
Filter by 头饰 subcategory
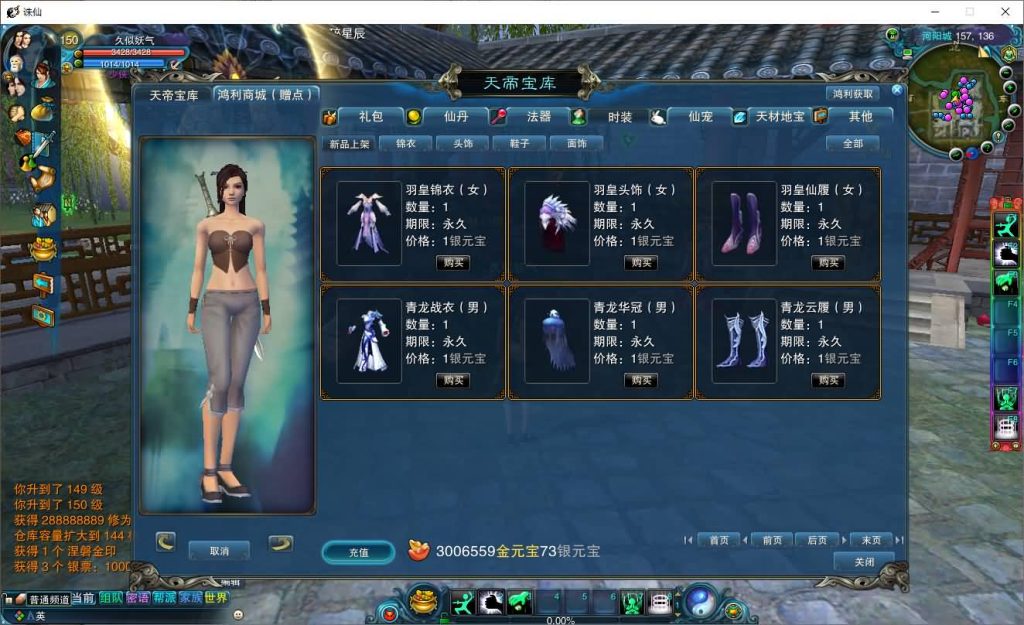(x=463, y=144)
